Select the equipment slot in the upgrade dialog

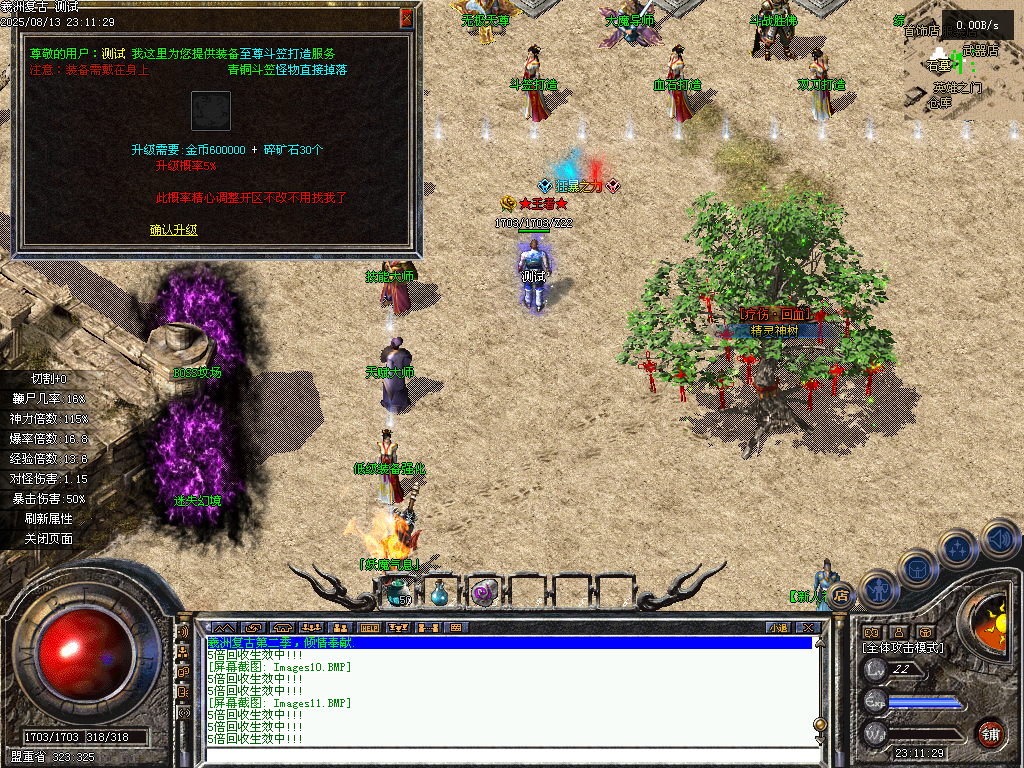(x=211, y=111)
